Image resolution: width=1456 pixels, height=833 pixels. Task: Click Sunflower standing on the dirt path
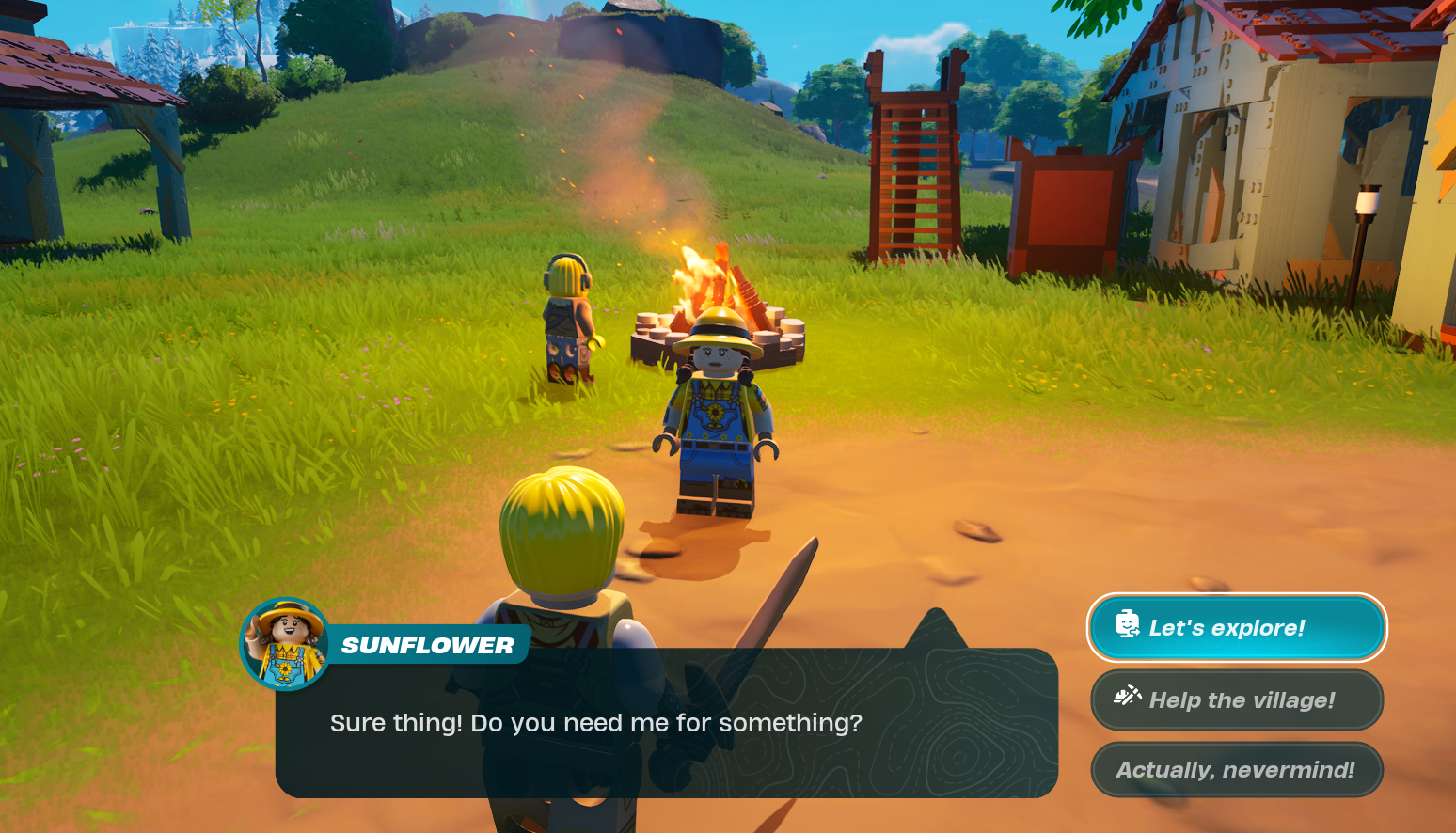[x=718, y=423]
